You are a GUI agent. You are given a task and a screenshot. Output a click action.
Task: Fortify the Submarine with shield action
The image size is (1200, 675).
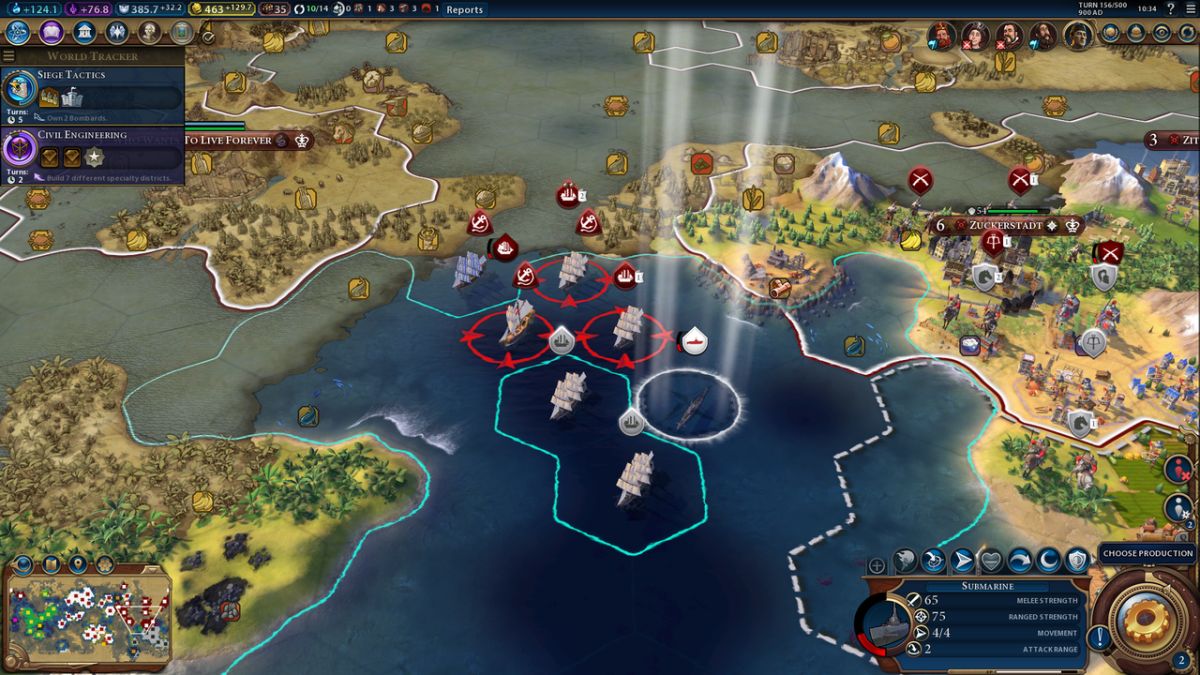pyautogui.click(x=1077, y=561)
